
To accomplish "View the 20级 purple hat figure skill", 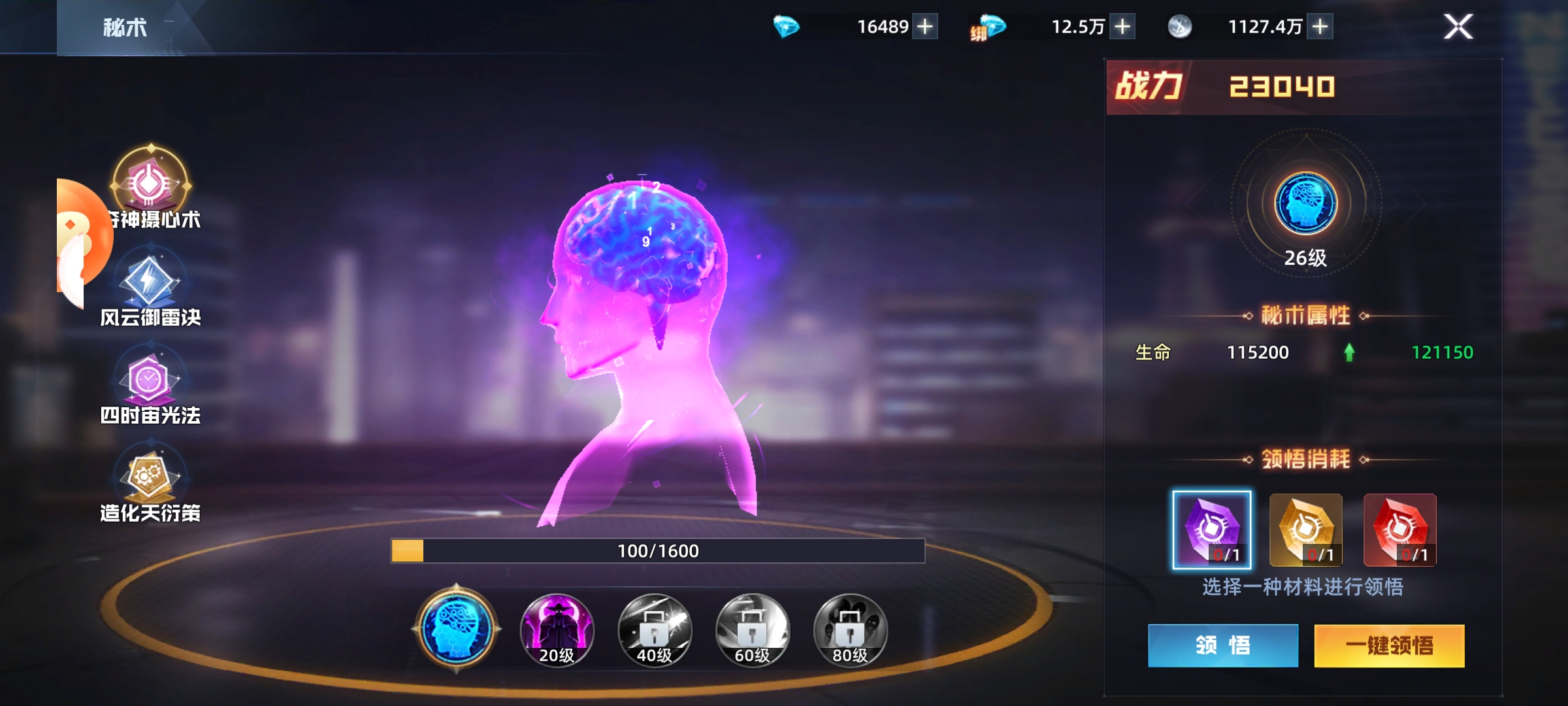I will (557, 630).
